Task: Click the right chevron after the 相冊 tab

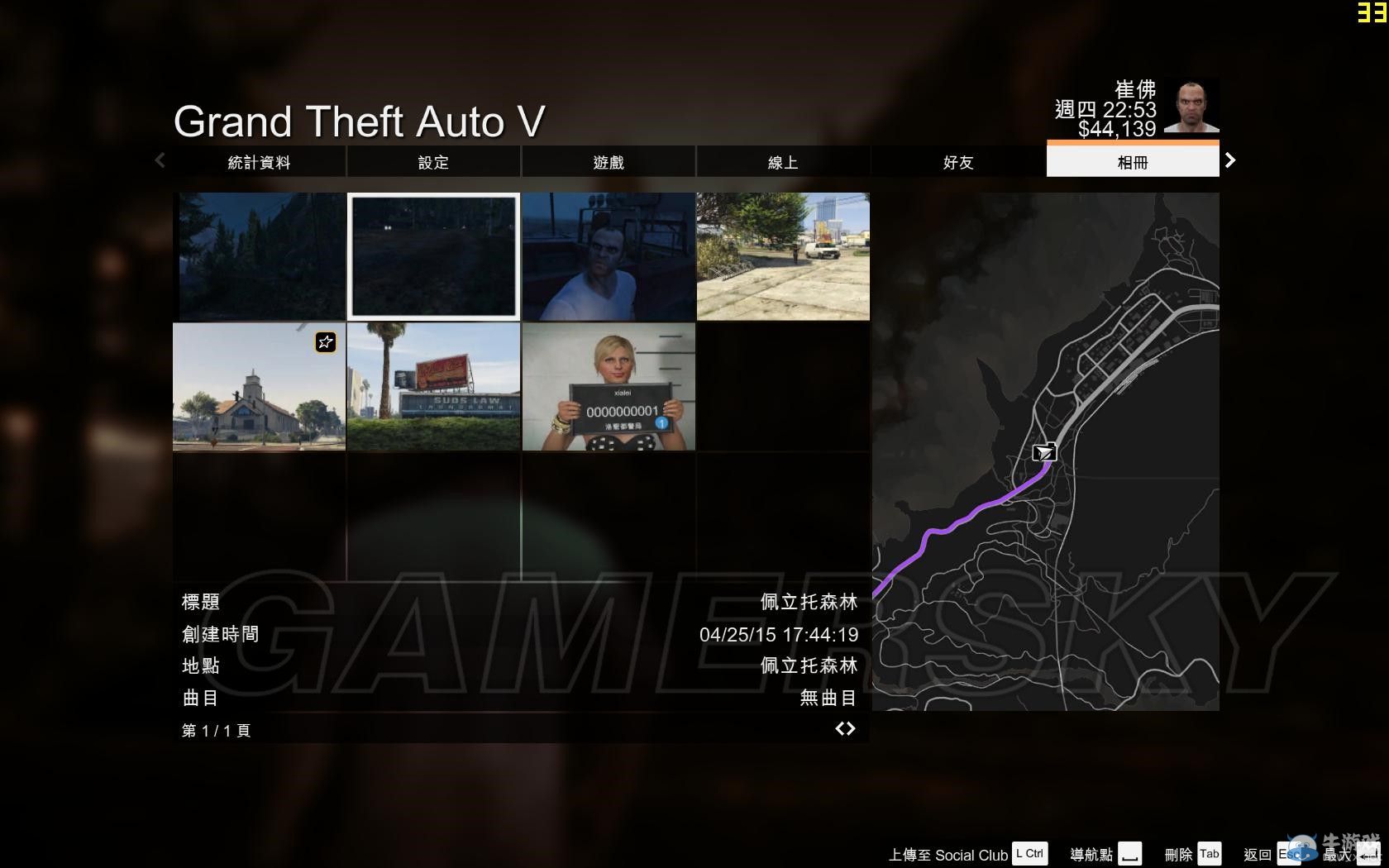Action: 1230,160
